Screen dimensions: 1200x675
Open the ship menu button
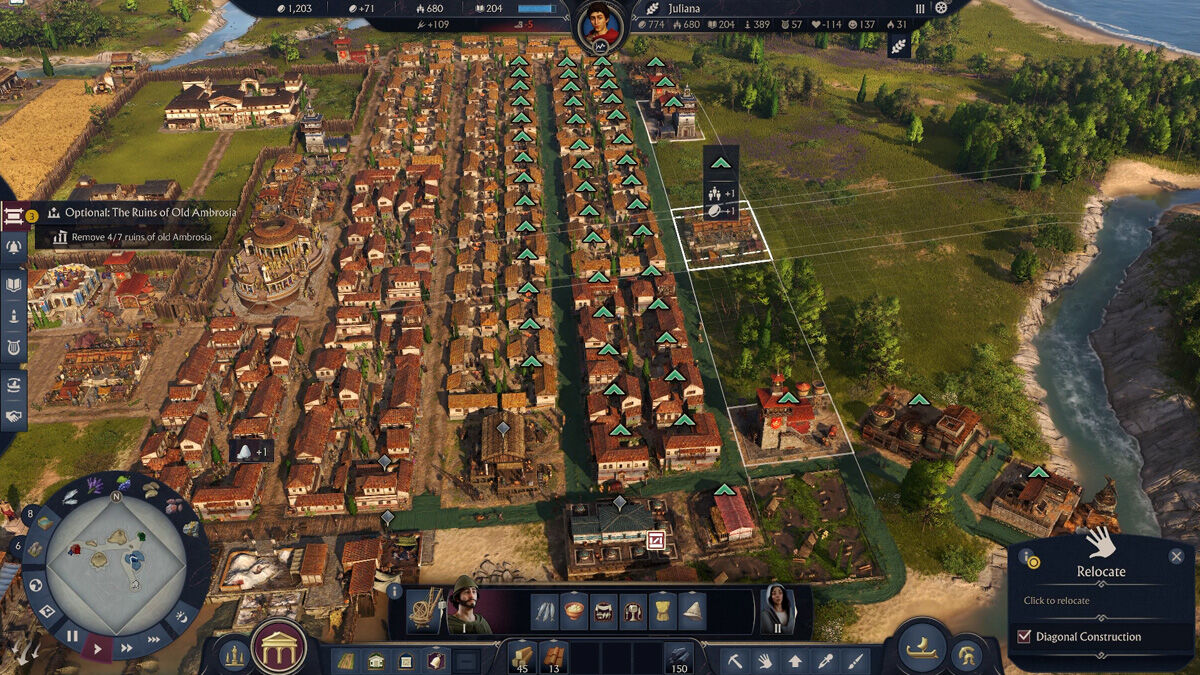(921, 649)
